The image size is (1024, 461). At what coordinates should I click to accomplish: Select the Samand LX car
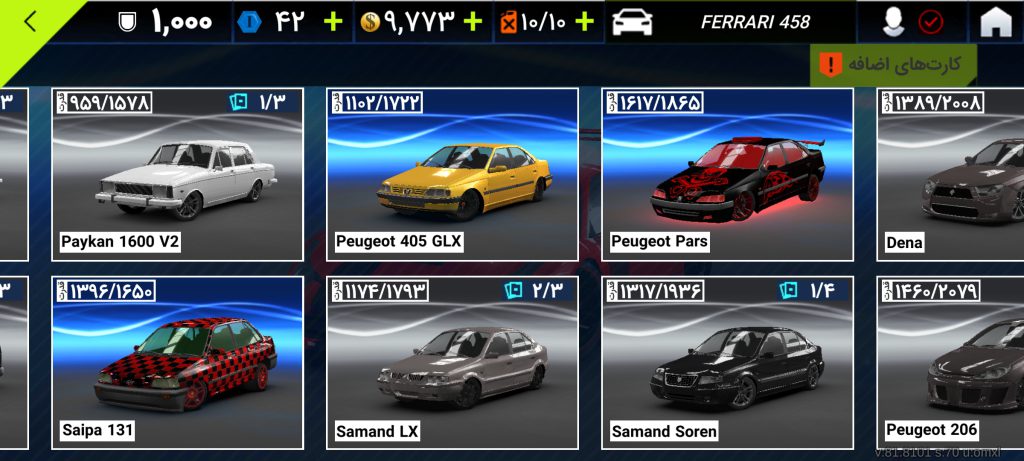point(452,363)
